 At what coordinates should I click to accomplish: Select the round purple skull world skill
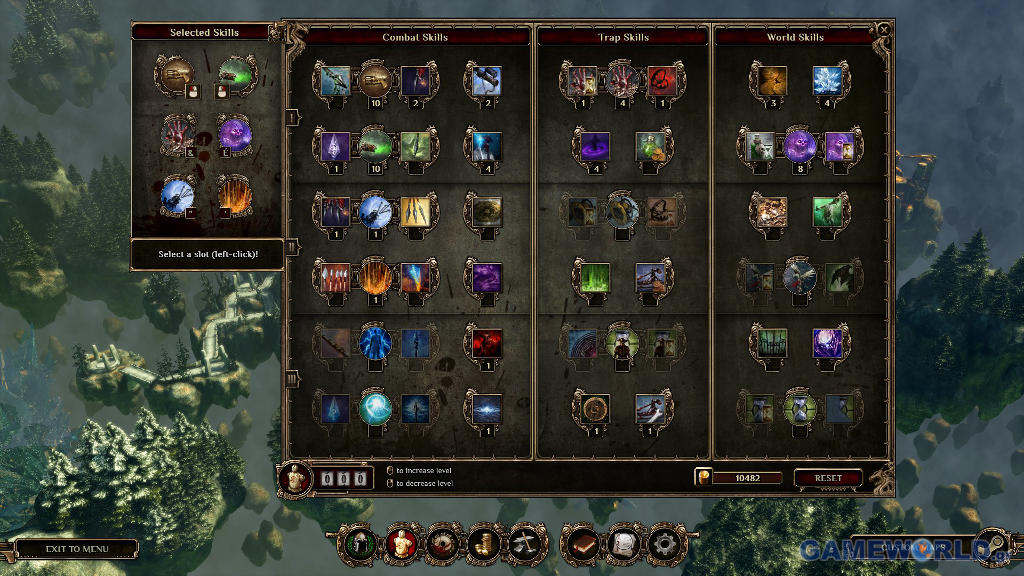pos(800,146)
